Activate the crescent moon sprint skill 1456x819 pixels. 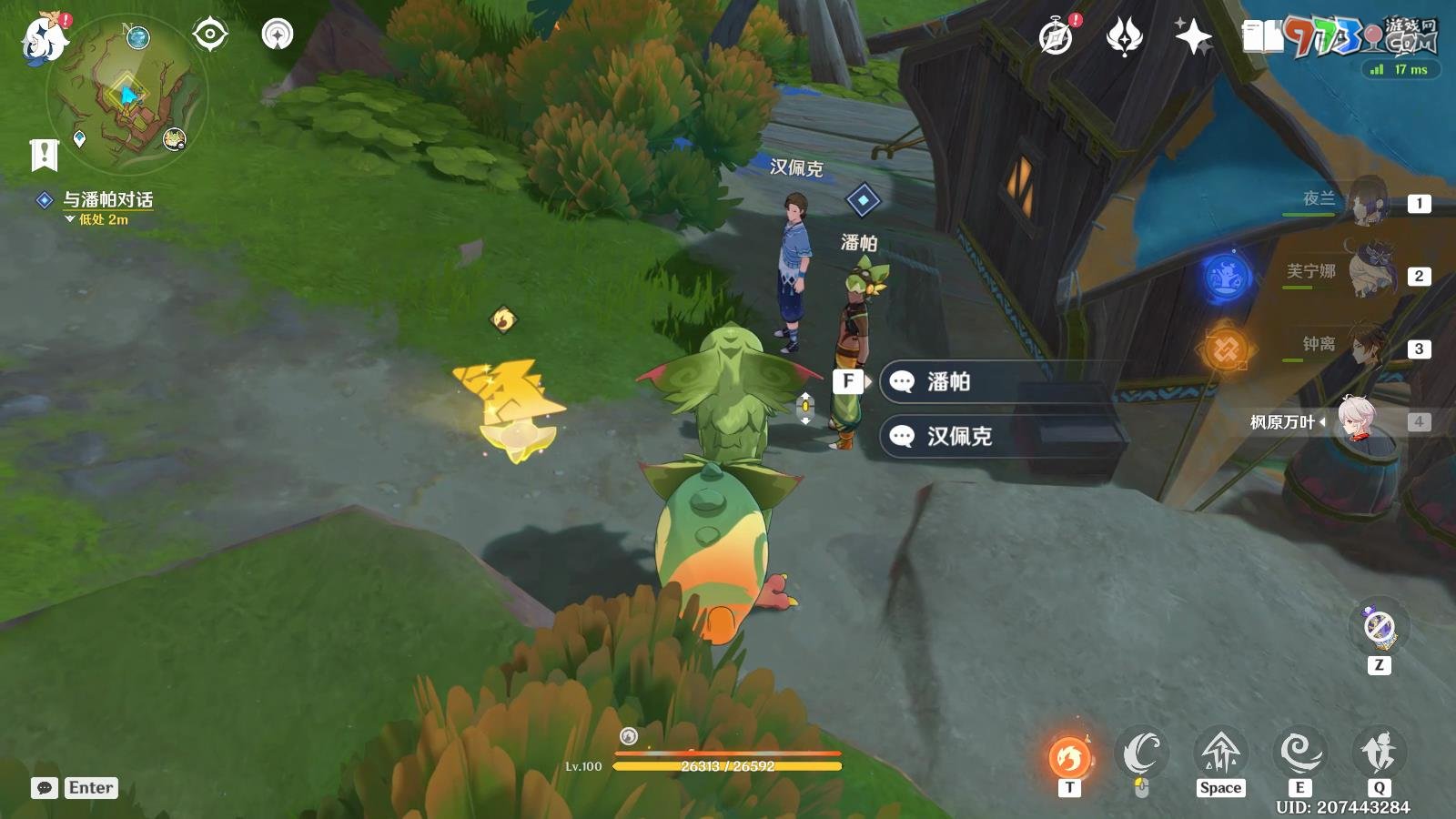coord(1141,755)
